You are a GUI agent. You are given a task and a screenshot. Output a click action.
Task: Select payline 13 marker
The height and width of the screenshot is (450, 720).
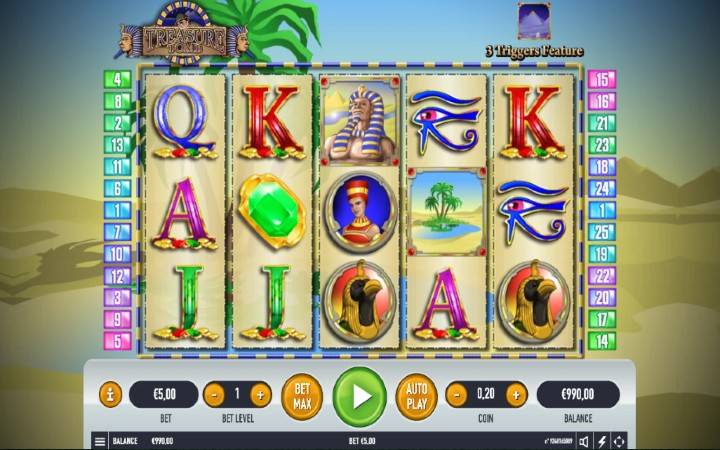(x=118, y=145)
